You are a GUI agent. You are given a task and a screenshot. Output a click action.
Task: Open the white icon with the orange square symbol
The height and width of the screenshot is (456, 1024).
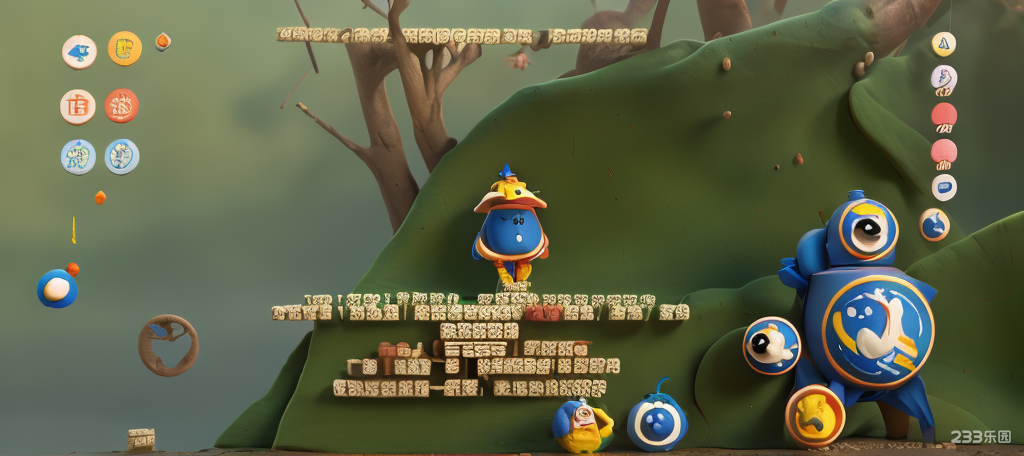tap(77, 106)
